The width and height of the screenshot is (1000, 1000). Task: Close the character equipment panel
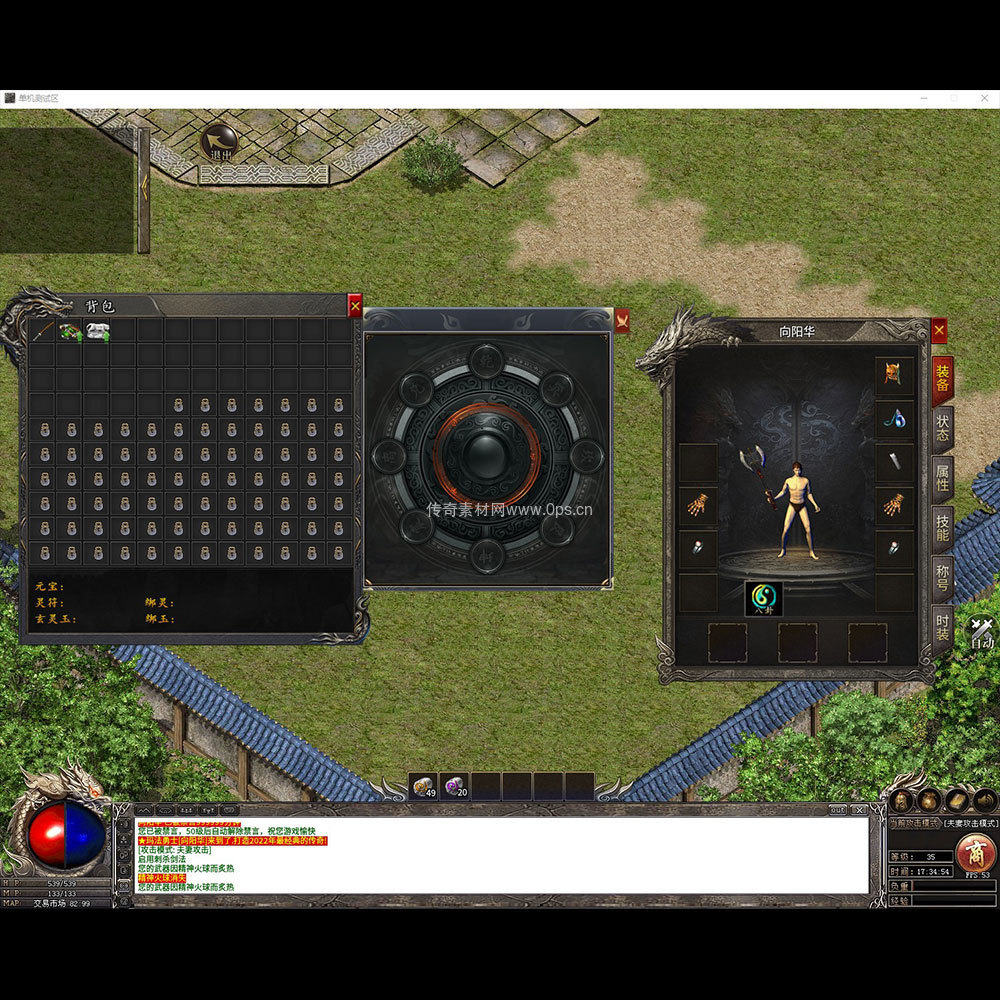(x=939, y=331)
